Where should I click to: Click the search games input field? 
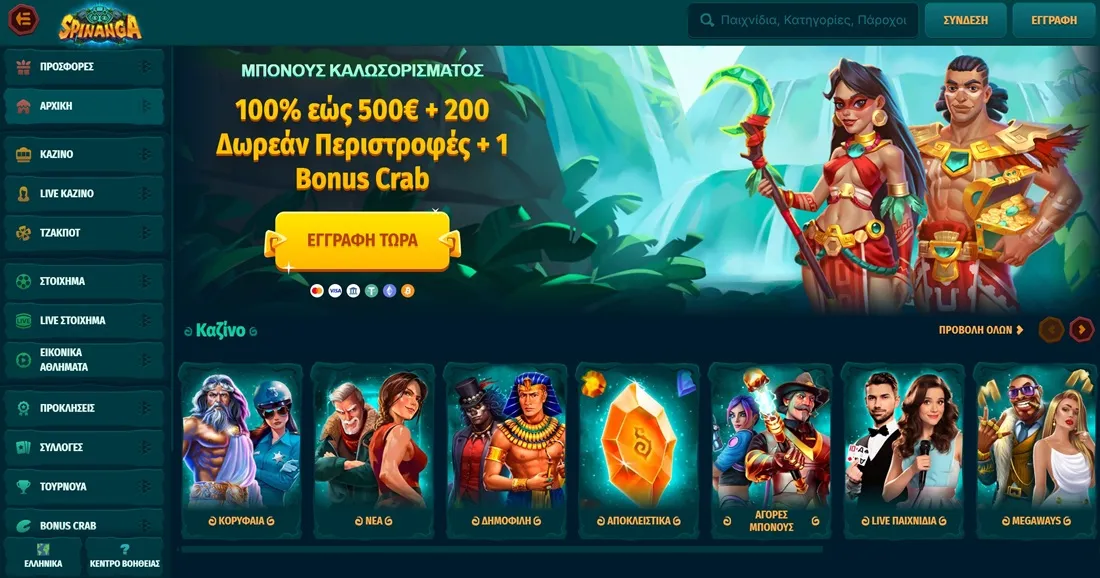[x=812, y=19]
